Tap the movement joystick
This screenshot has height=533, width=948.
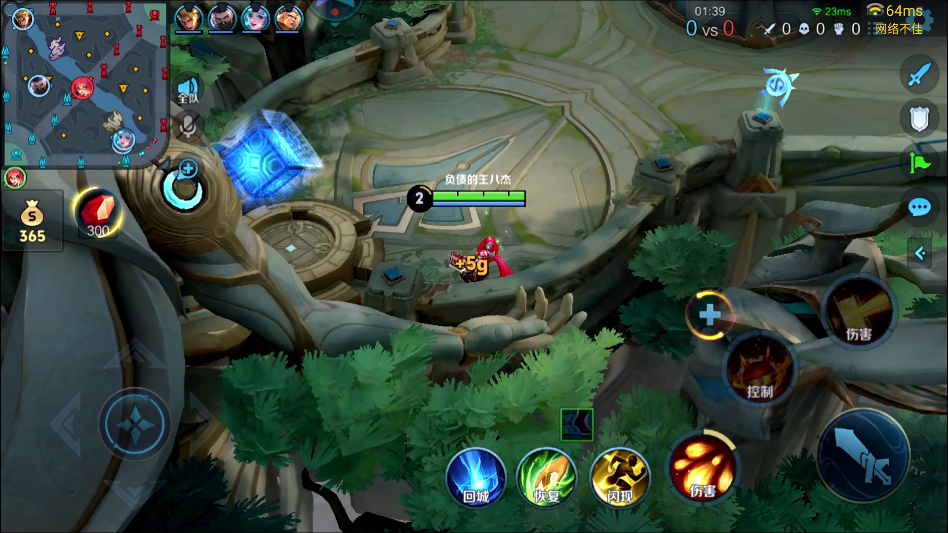134,423
